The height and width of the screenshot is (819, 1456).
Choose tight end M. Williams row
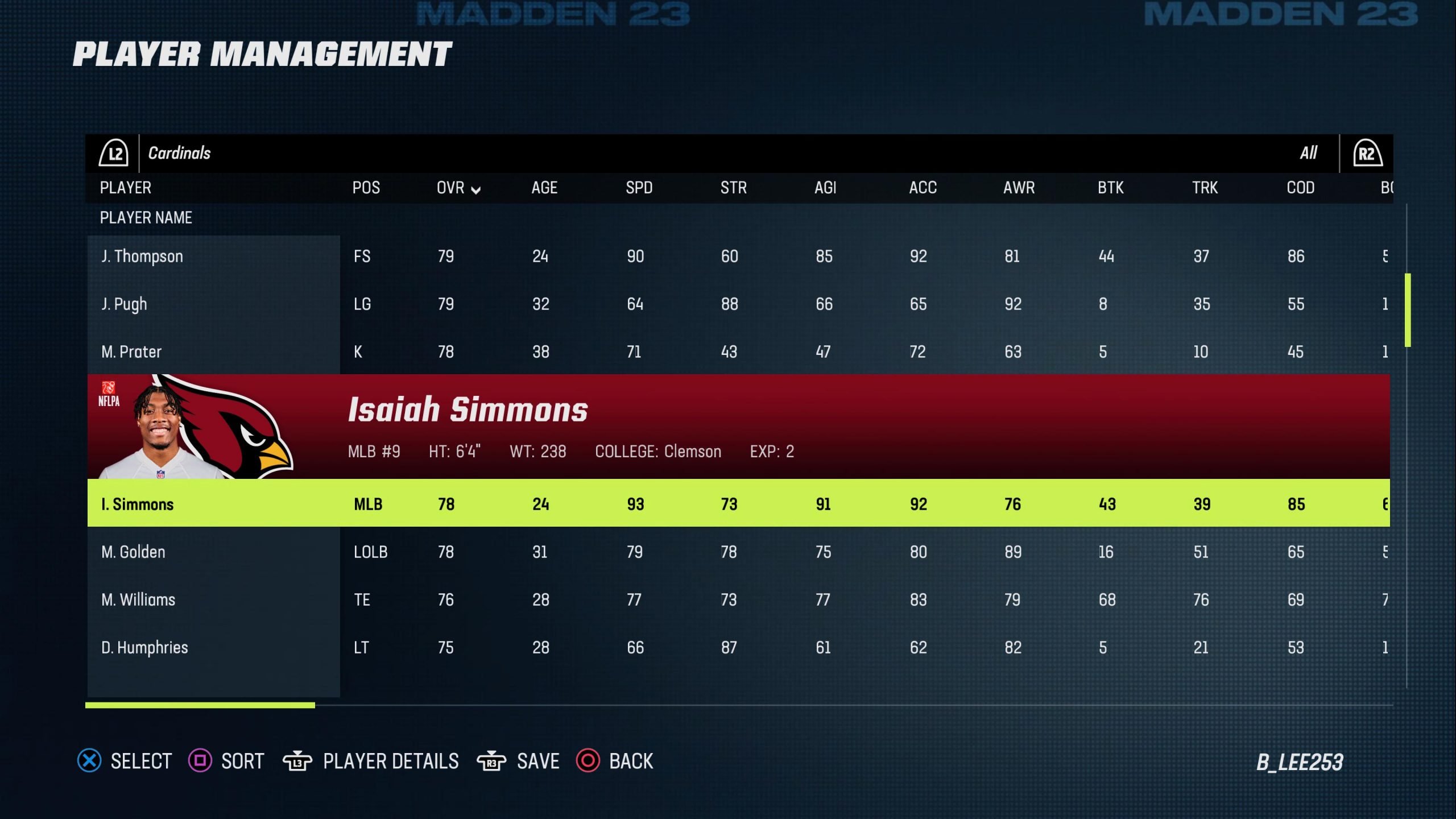tap(138, 600)
